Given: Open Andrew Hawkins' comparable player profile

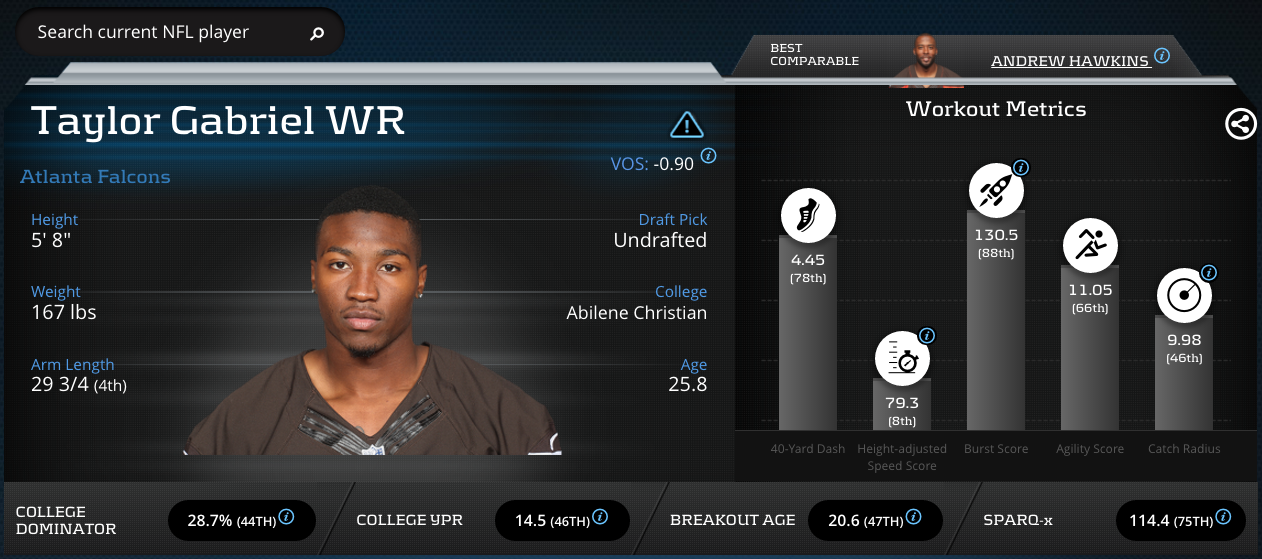Looking at the screenshot, I should (1069, 61).
